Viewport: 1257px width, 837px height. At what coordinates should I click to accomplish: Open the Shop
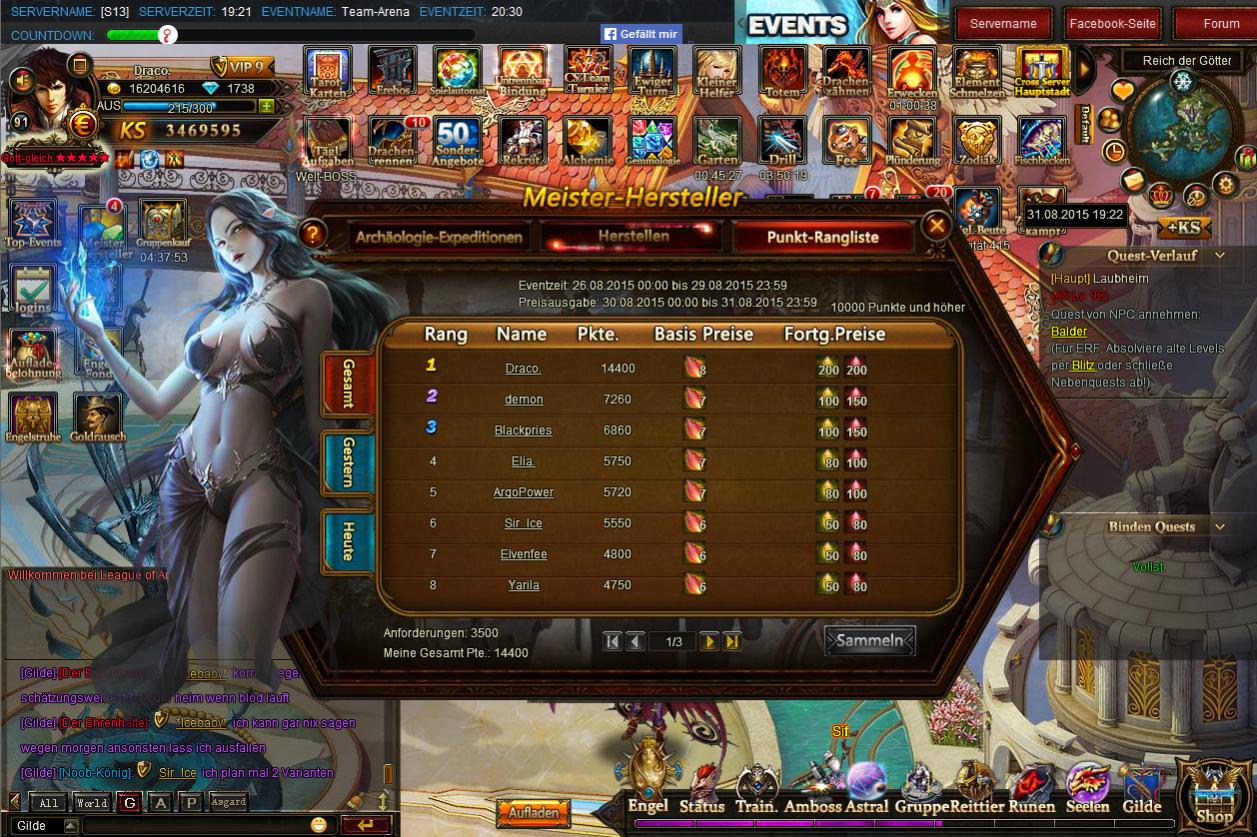(1214, 797)
